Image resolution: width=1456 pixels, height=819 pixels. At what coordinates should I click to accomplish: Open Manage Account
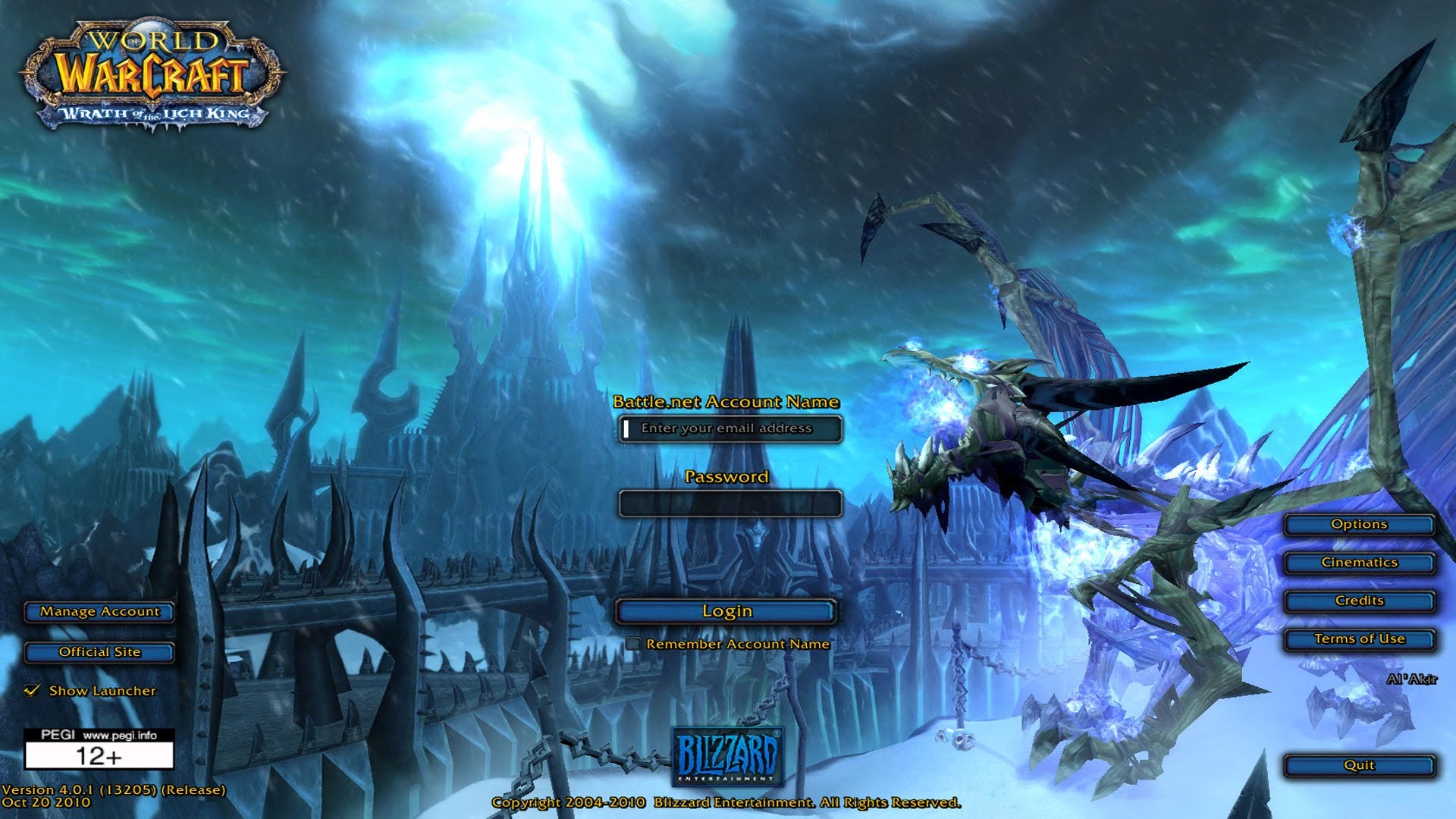point(99,611)
